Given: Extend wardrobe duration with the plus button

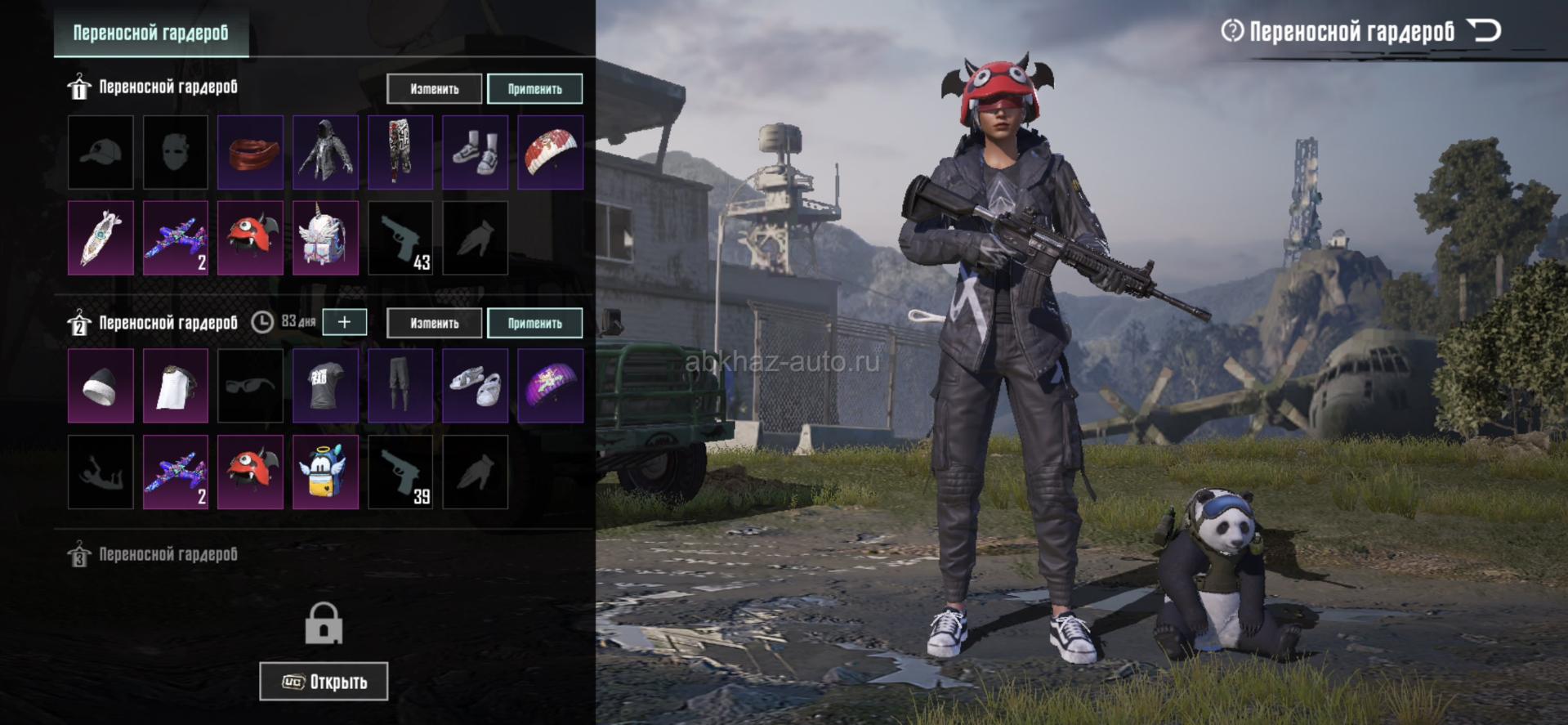Looking at the screenshot, I should (344, 322).
